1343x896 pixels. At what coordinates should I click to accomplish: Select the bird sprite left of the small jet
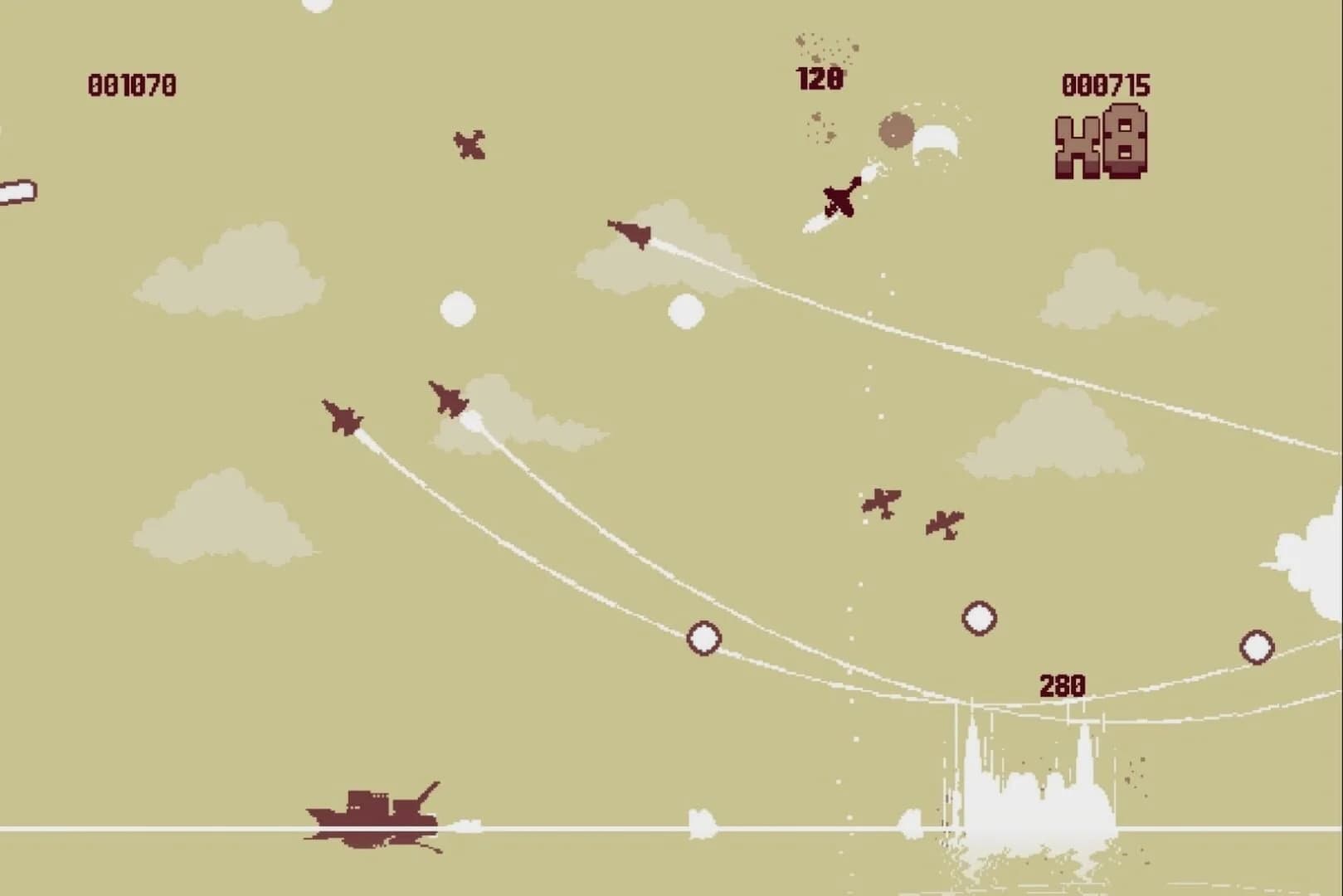pos(882,504)
